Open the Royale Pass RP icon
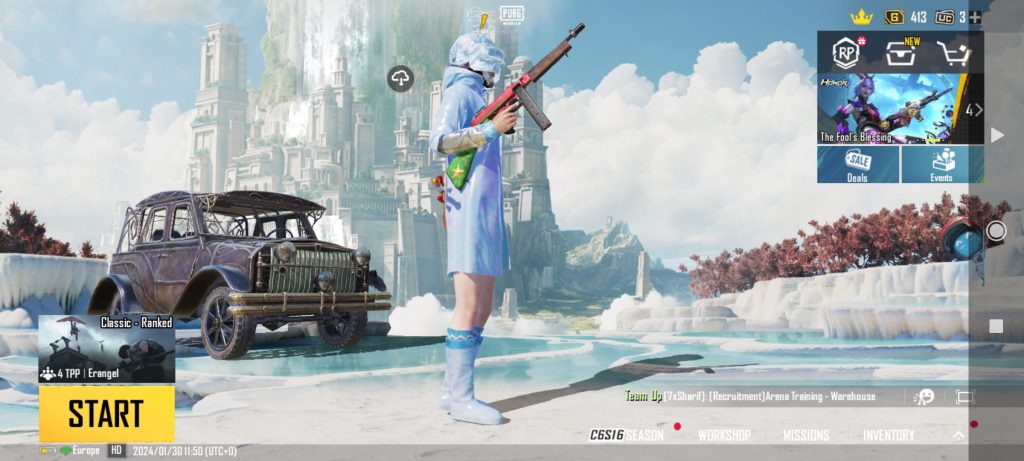Viewport: 1024px width, 461px height. pos(846,53)
